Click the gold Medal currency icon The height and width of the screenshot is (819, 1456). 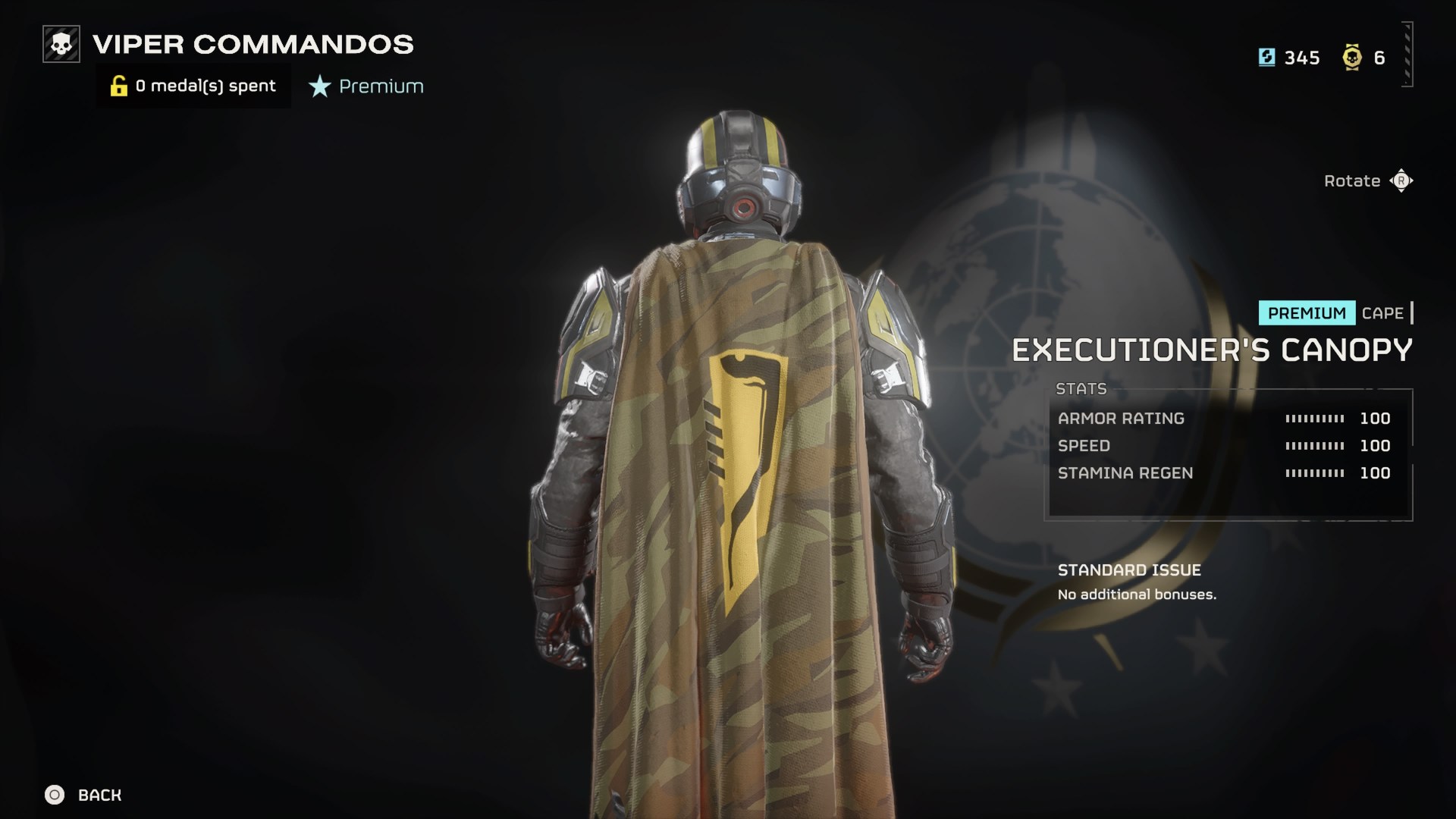1354,58
